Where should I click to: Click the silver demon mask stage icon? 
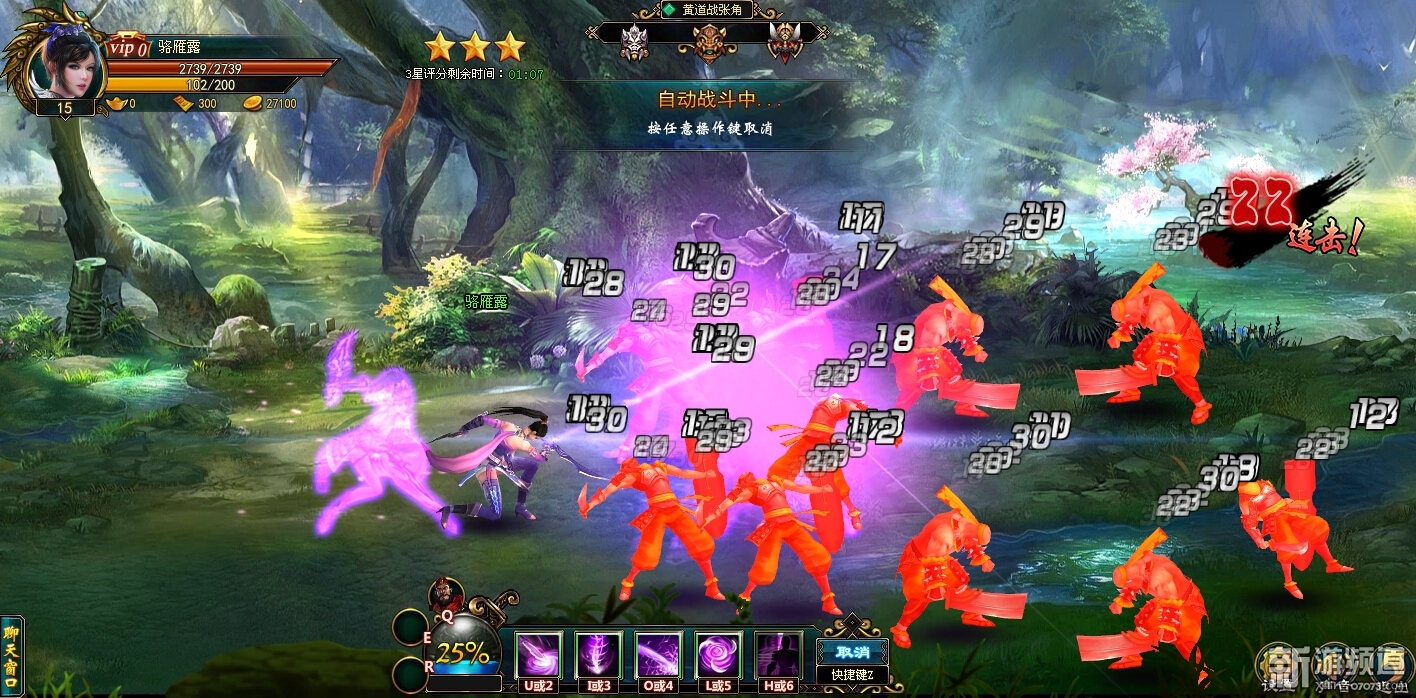(x=635, y=42)
